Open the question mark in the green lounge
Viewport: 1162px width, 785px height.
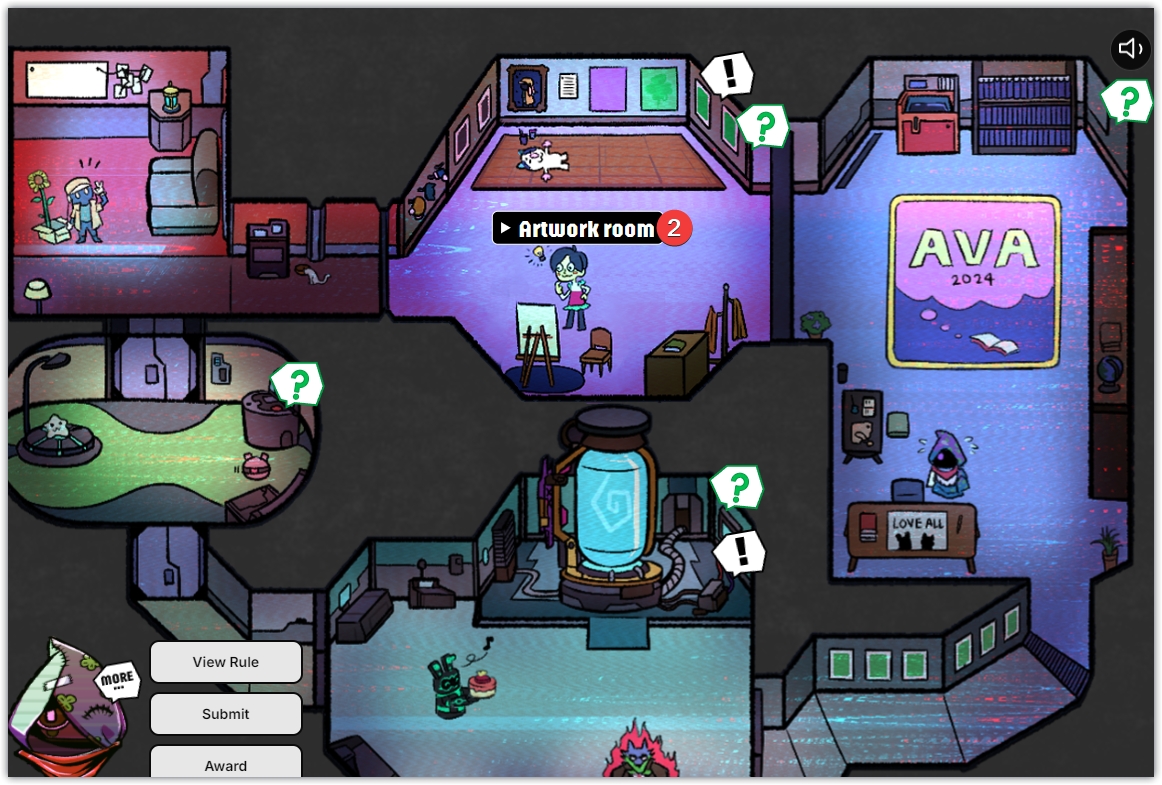point(298,384)
